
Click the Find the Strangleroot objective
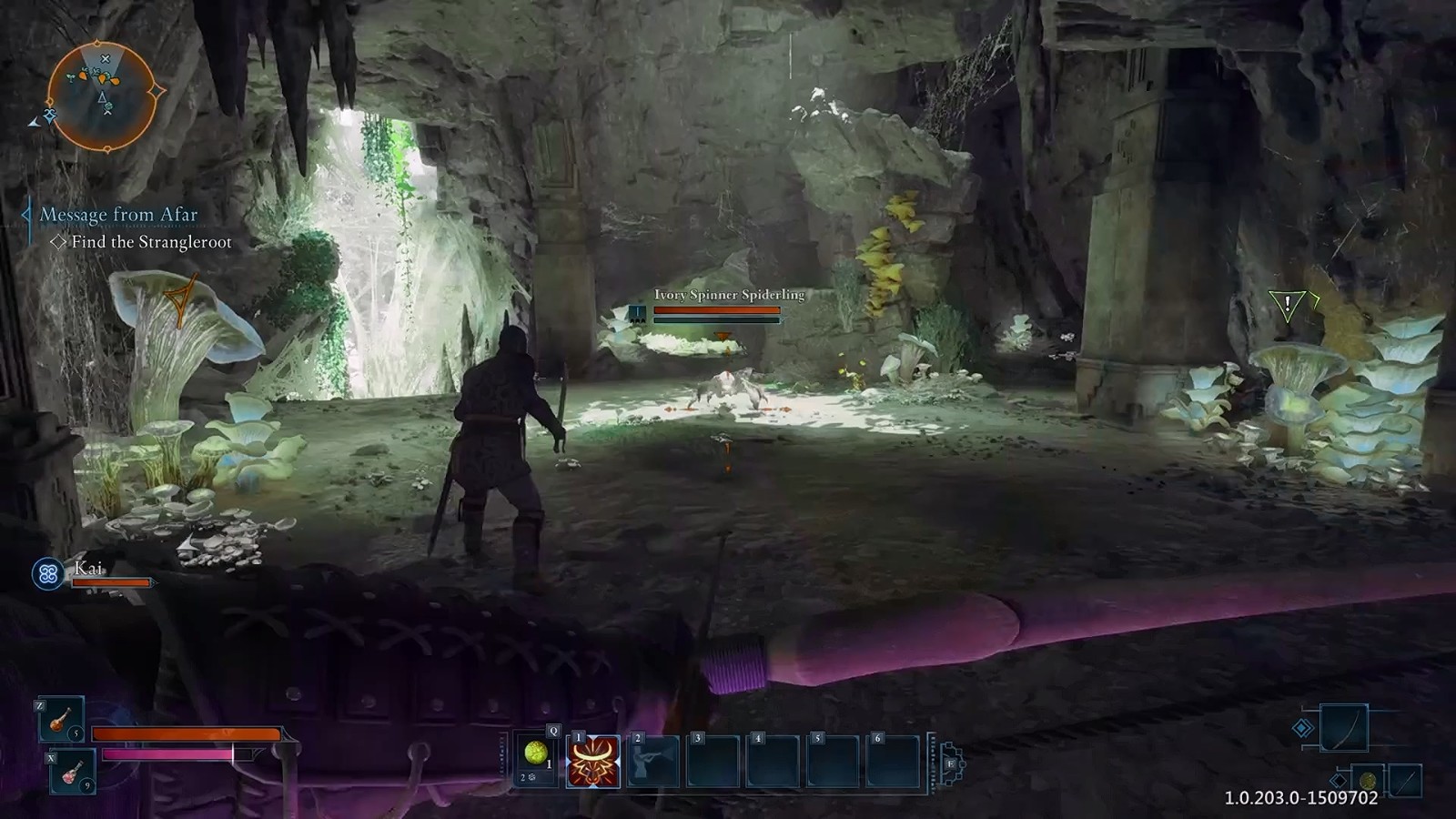point(151,242)
